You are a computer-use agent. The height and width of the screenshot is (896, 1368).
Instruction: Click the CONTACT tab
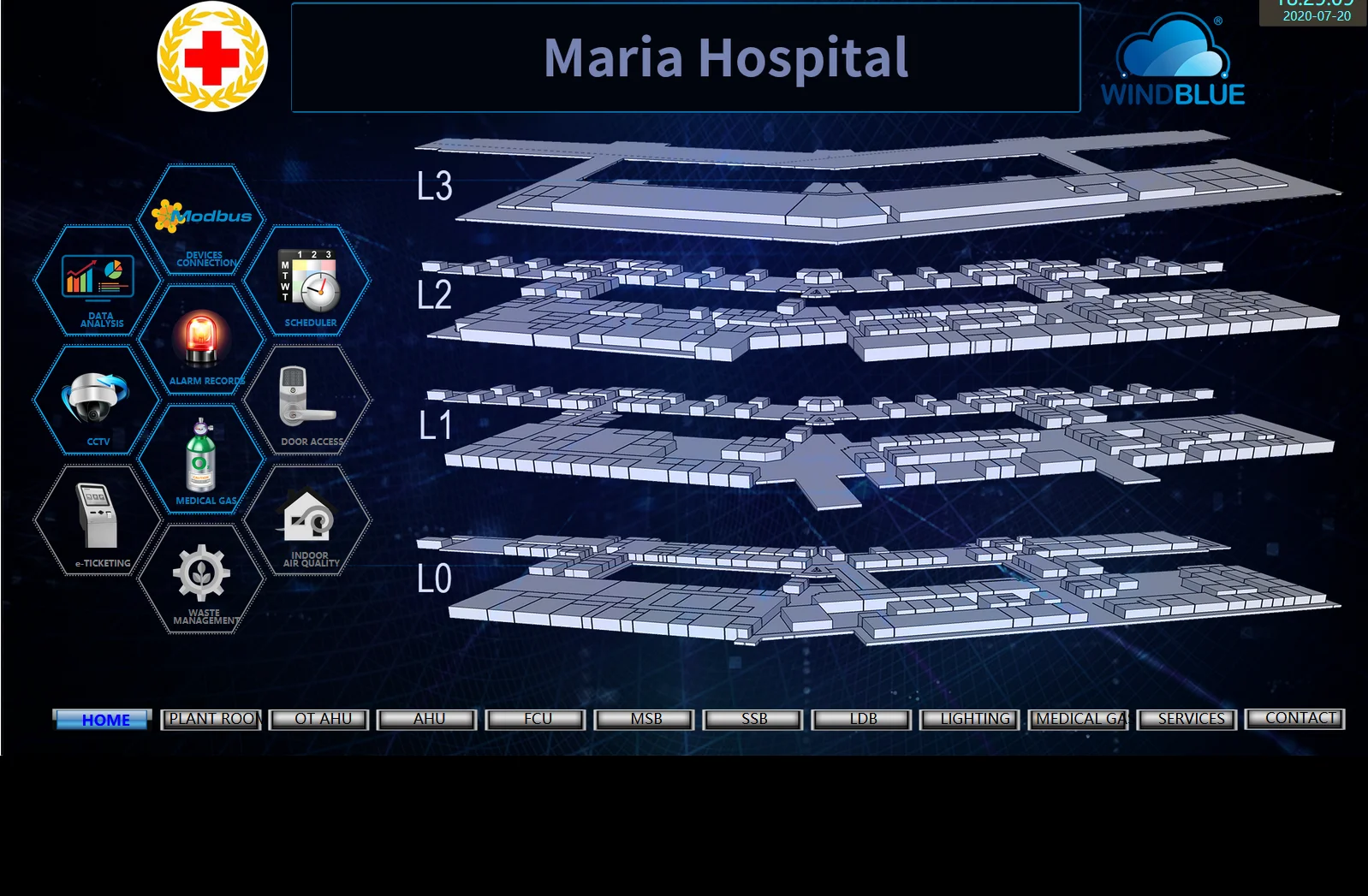[1296, 719]
